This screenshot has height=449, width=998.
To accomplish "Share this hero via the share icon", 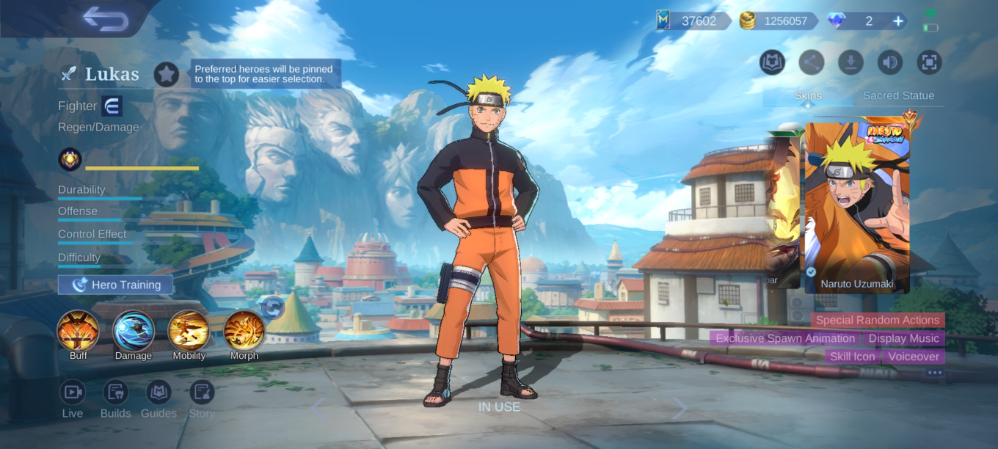I will pos(811,62).
